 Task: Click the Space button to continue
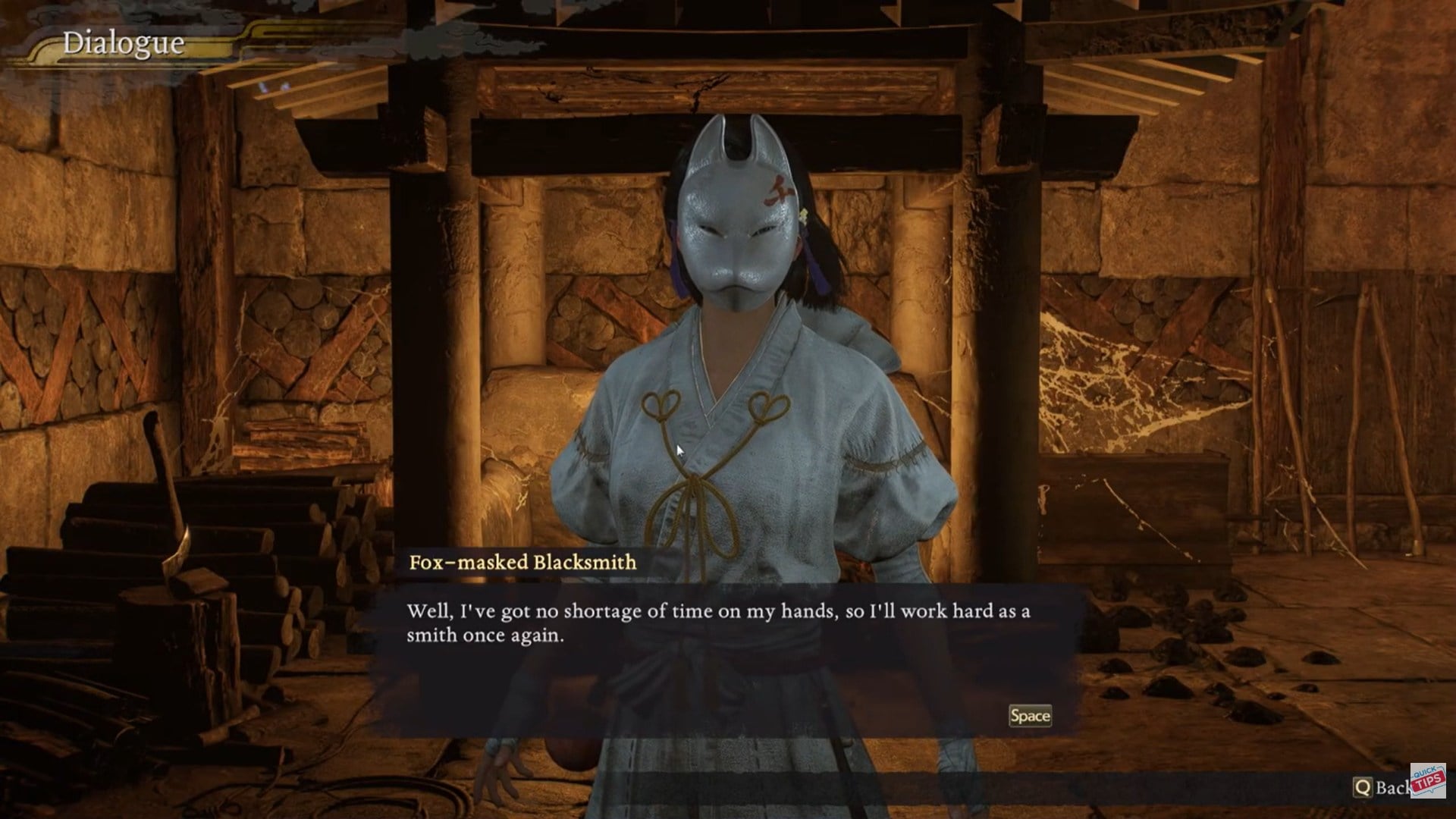pyautogui.click(x=1031, y=714)
